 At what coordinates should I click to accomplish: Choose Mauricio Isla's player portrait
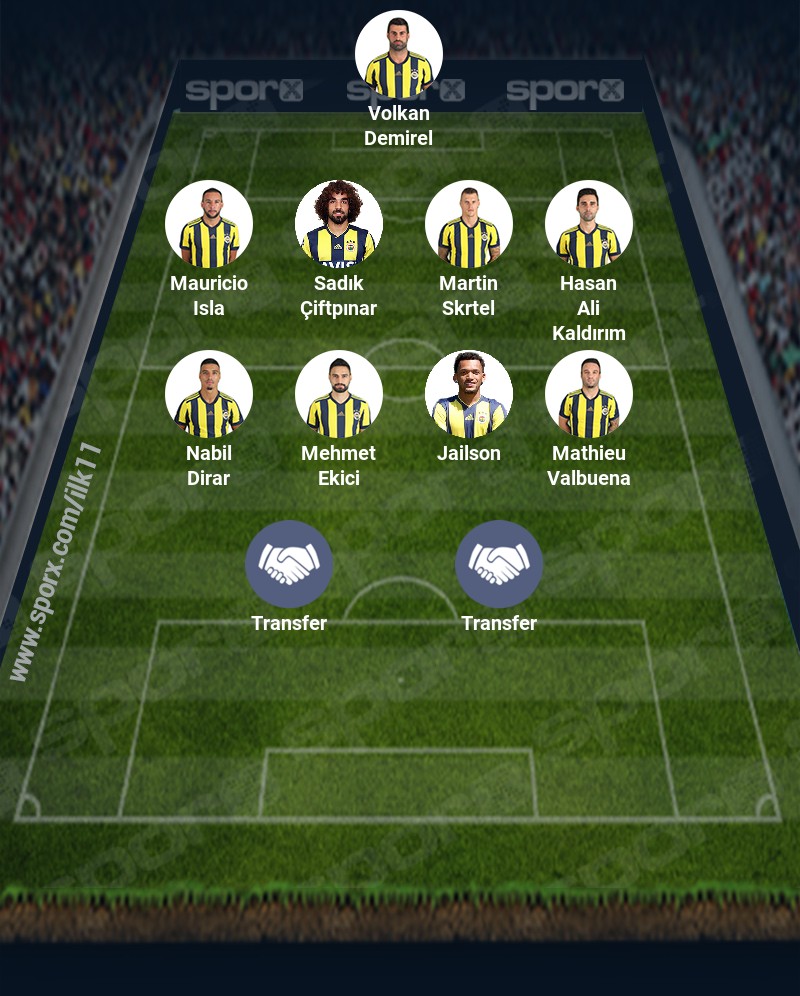pyautogui.click(x=209, y=224)
